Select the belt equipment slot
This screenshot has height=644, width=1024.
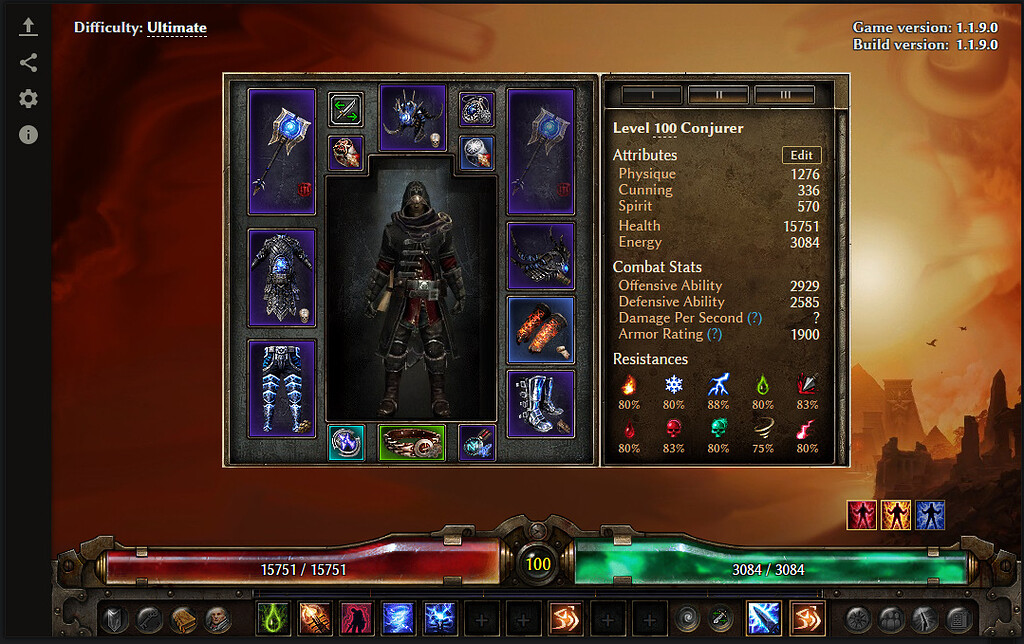pos(411,442)
